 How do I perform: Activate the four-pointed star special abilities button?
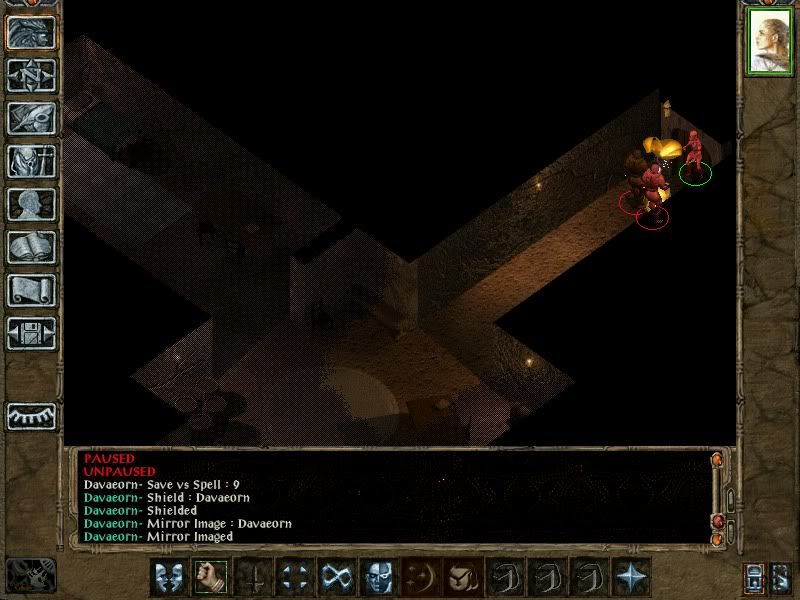(631, 577)
